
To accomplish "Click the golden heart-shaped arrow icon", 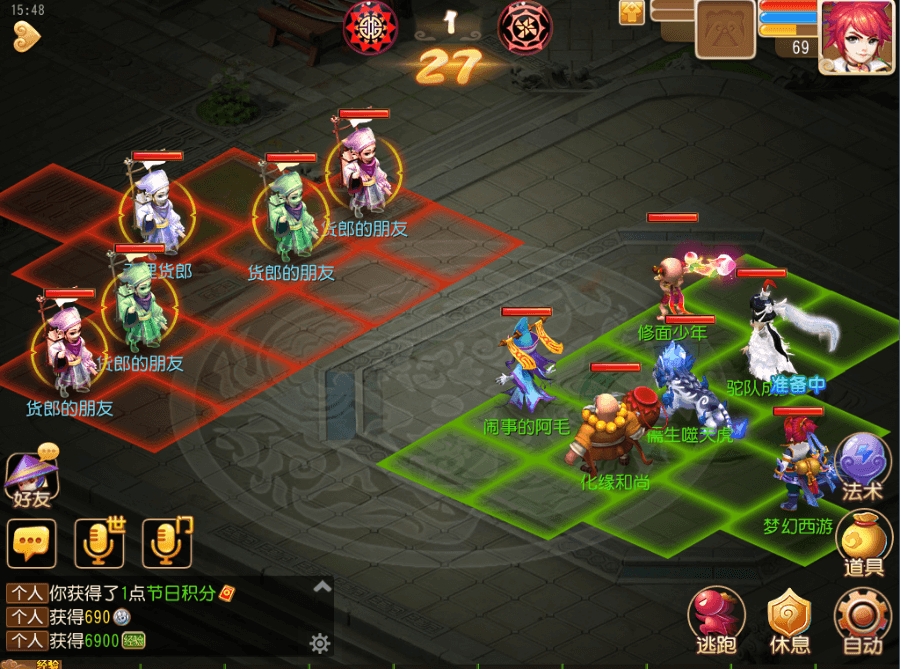I will click(28, 38).
